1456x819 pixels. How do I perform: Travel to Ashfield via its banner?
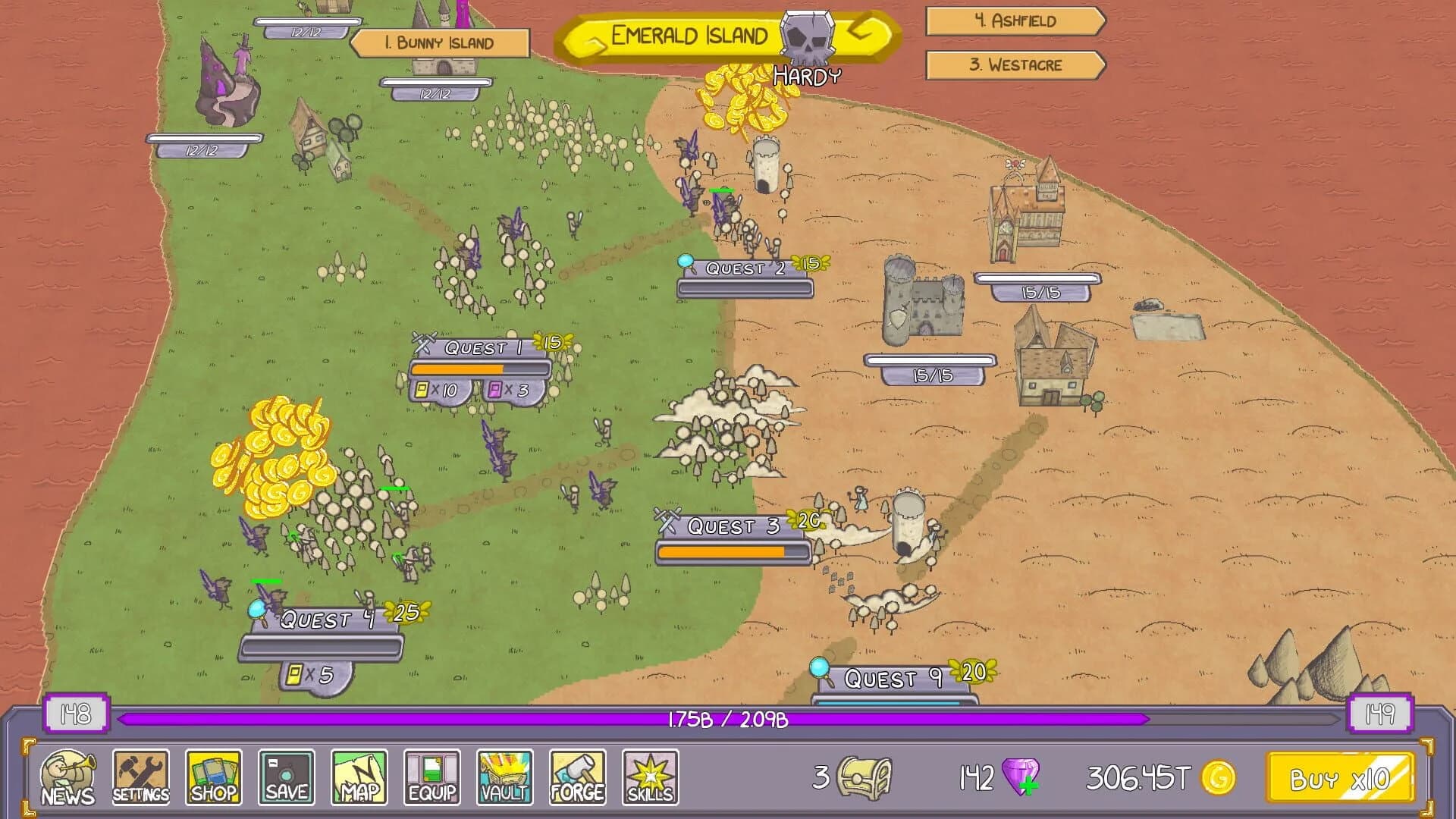(x=1015, y=22)
